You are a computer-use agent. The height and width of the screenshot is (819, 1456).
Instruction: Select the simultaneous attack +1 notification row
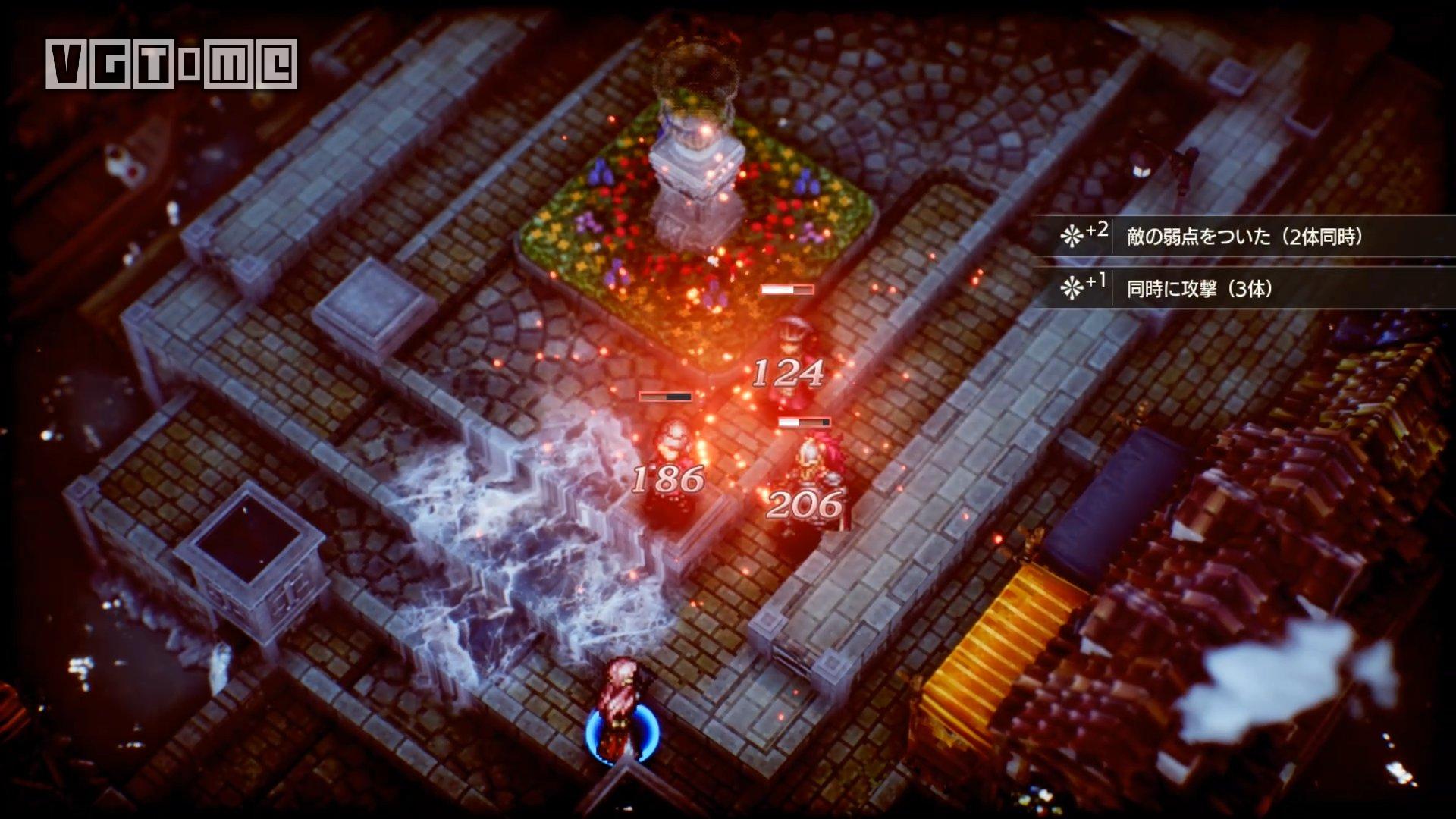coord(1244,288)
